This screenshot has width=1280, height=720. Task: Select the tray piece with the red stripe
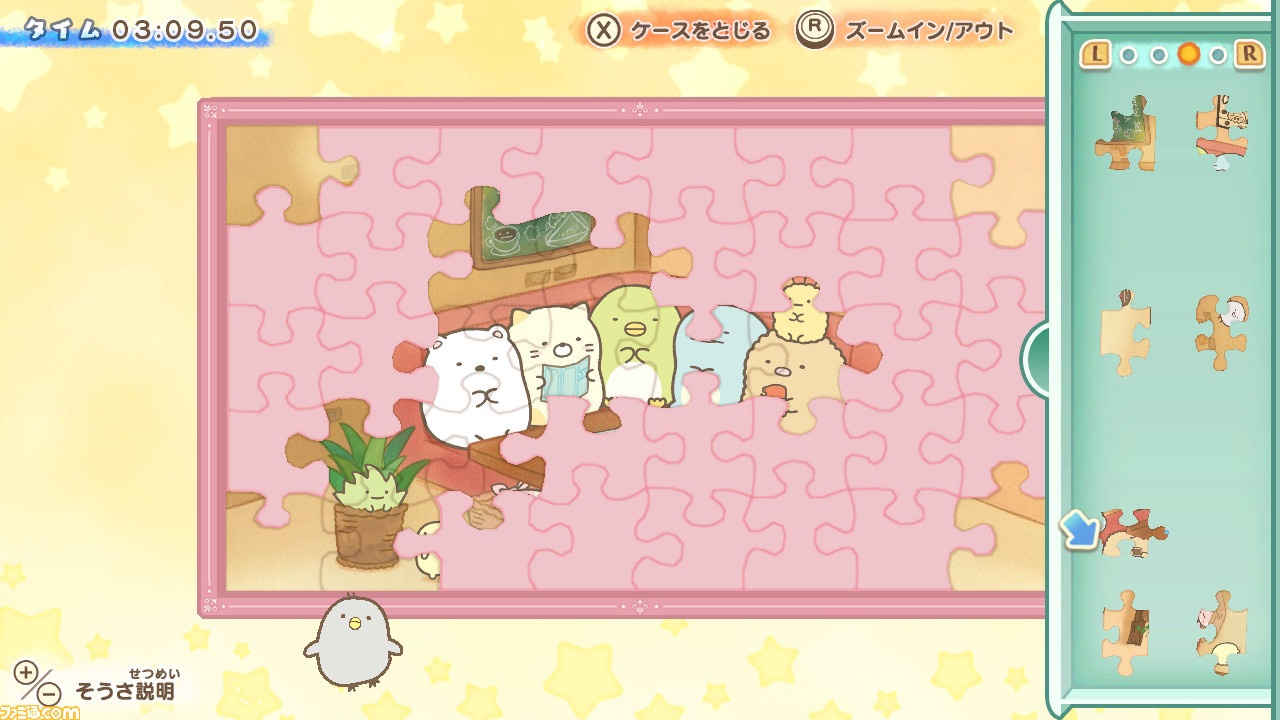(x=1221, y=132)
